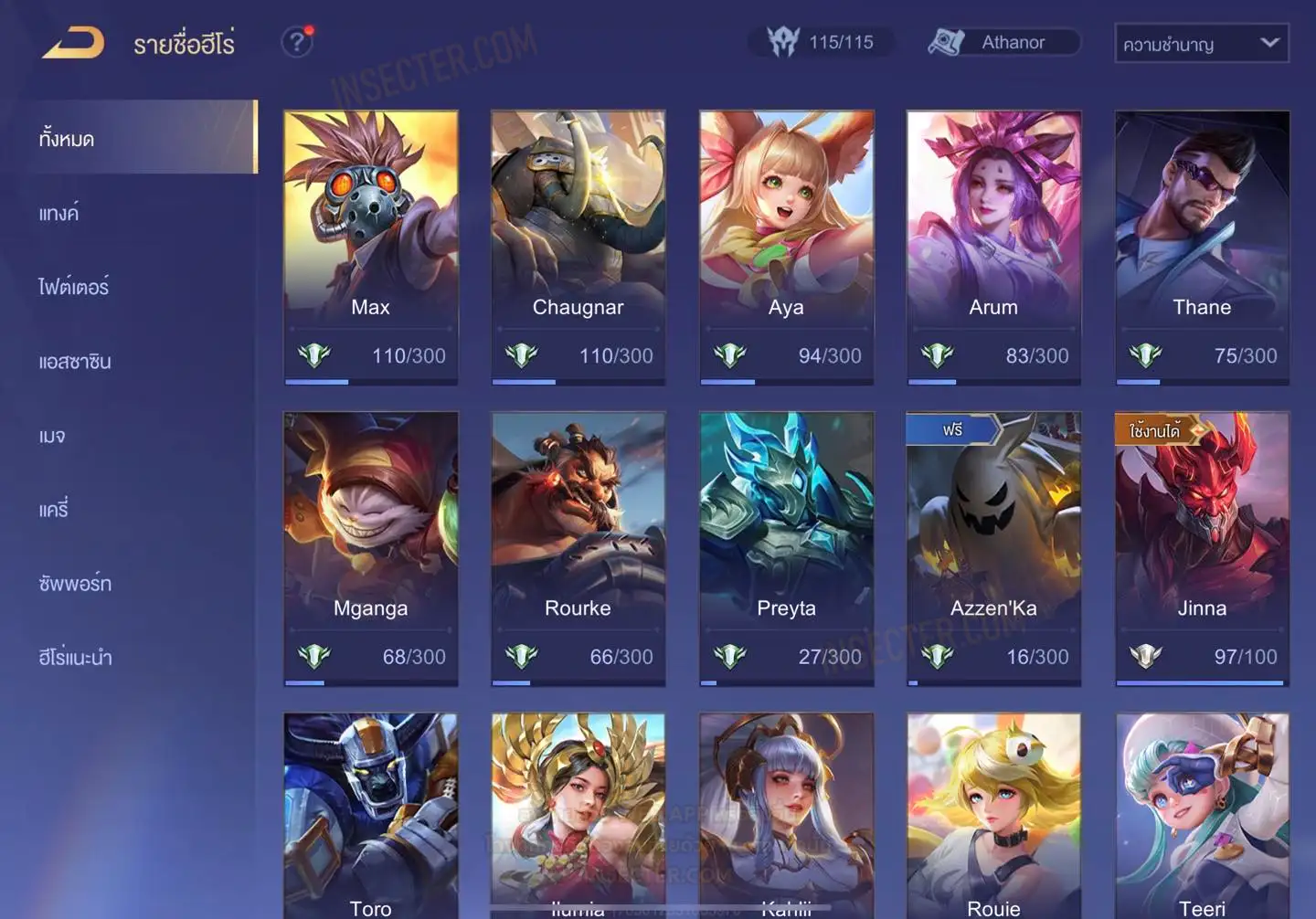Screen dimensions: 1316x919
Task: Switch to the แทงค์ category tab
Action: [x=59, y=214]
